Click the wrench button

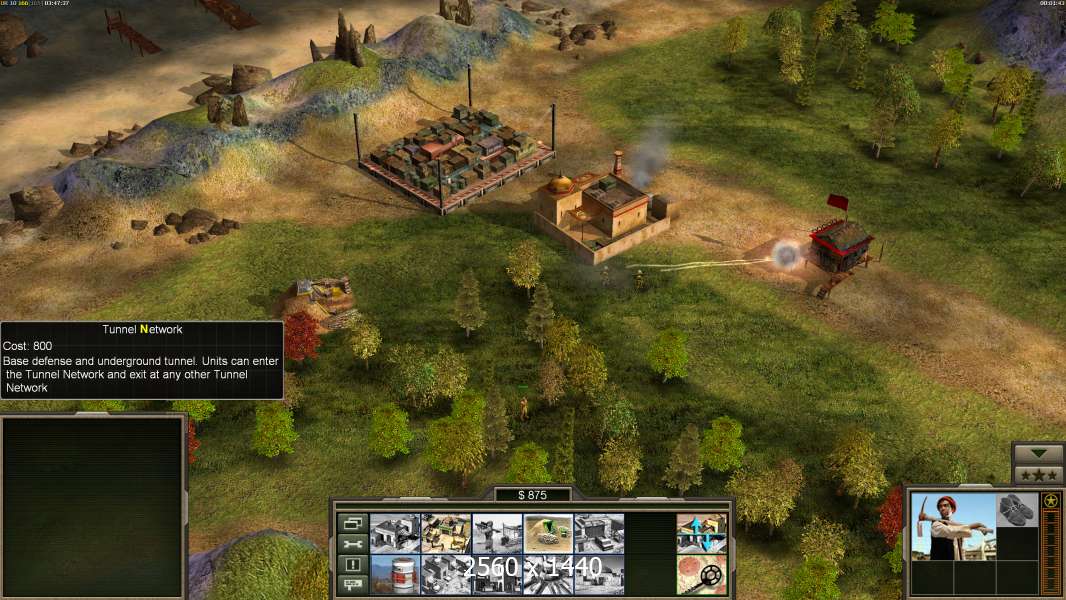(x=352, y=544)
